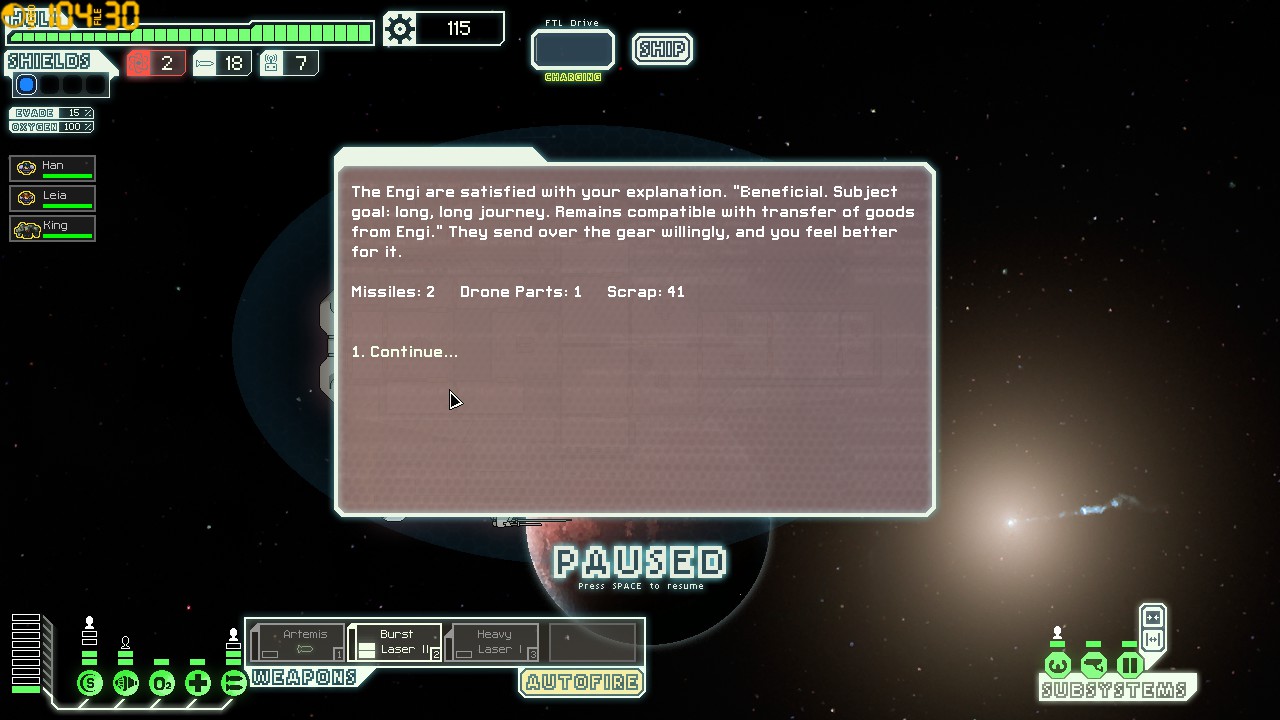Close all doors with the inward-arrows button
Image resolution: width=1280 pixels, height=720 pixels.
(x=1152, y=617)
